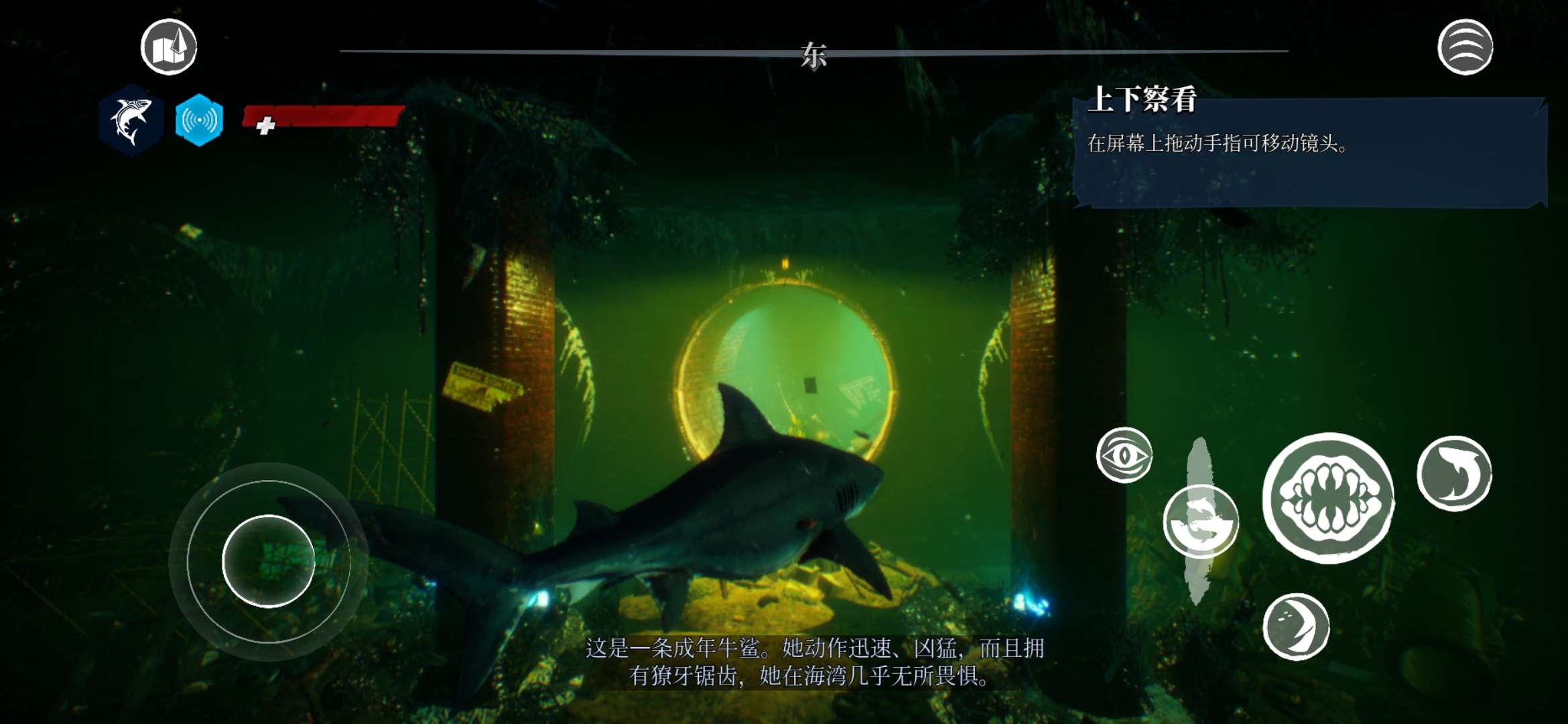Screen dimensions: 1568x724
Task: Open the world map icon
Action: (x=168, y=47)
